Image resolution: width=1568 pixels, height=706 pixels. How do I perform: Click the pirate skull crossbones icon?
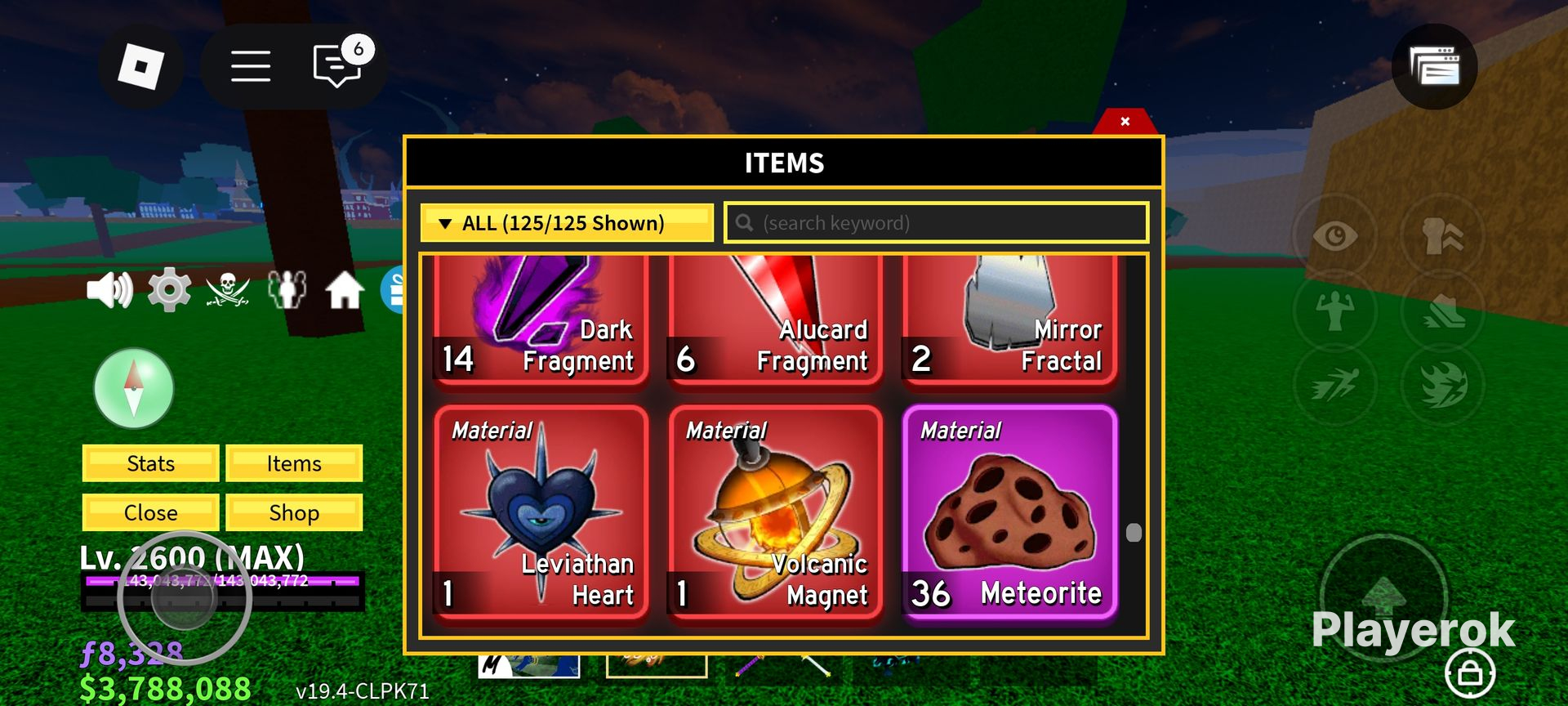pyautogui.click(x=228, y=290)
